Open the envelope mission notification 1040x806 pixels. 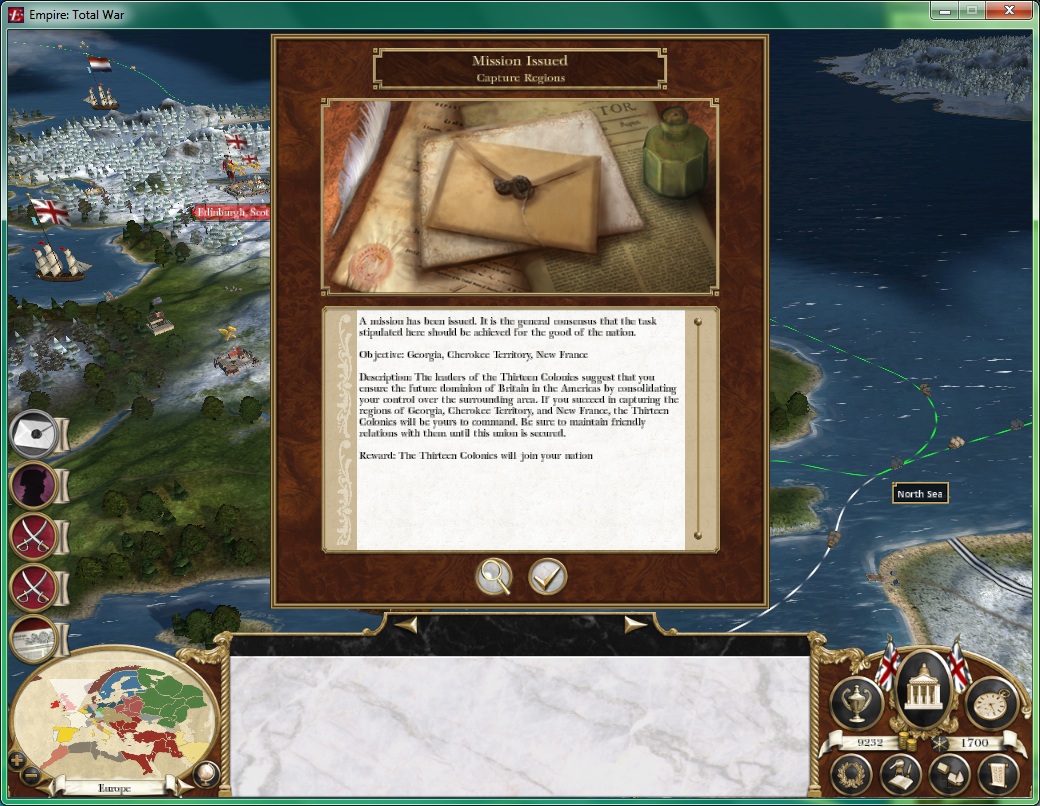click(x=34, y=432)
